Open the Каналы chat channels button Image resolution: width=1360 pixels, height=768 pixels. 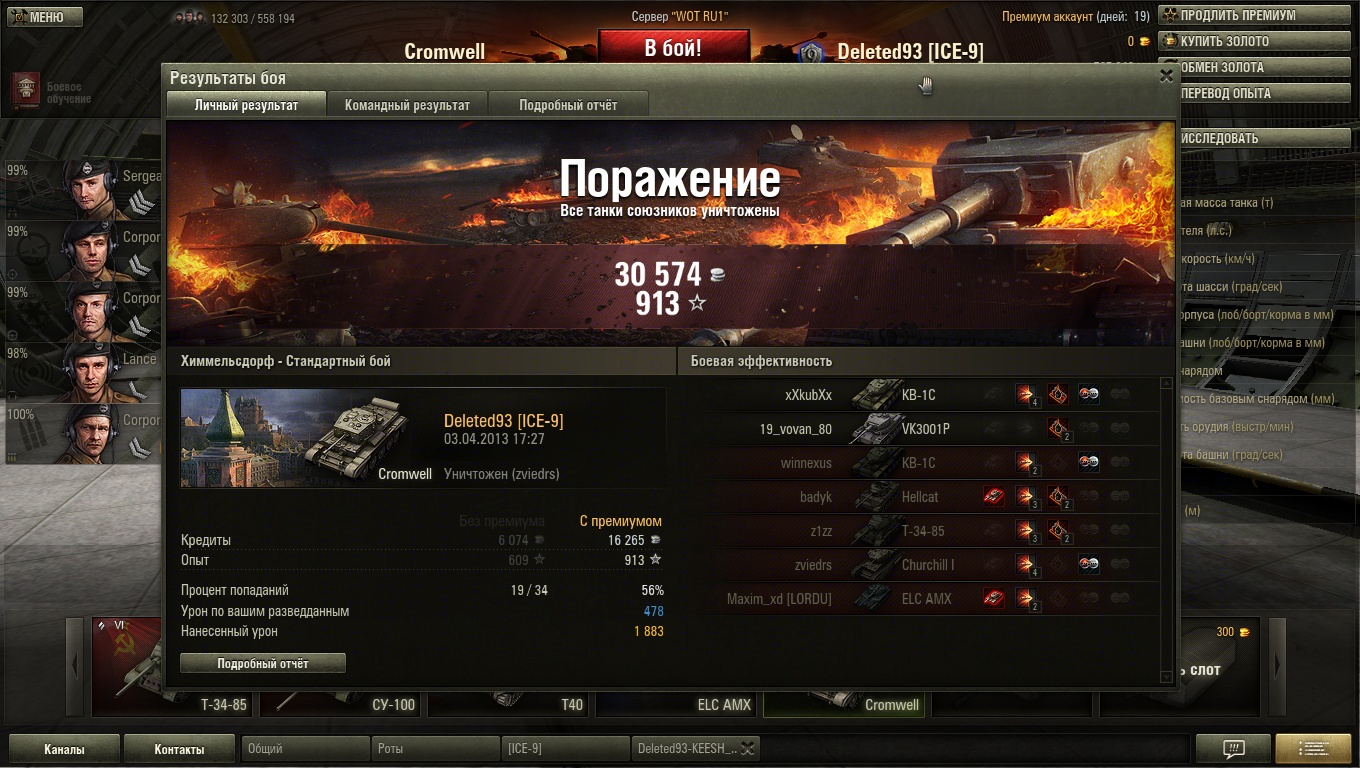pos(64,749)
